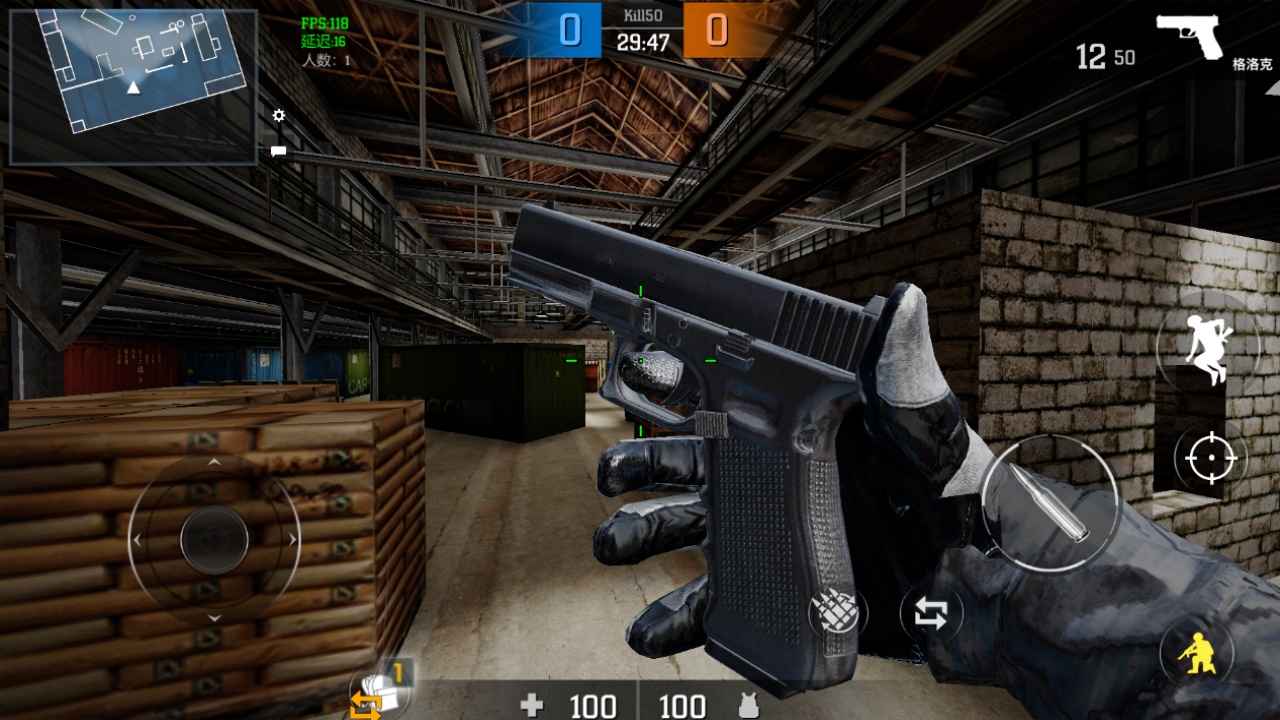Open the chat message bubble icon
1280x720 pixels.
[277, 150]
